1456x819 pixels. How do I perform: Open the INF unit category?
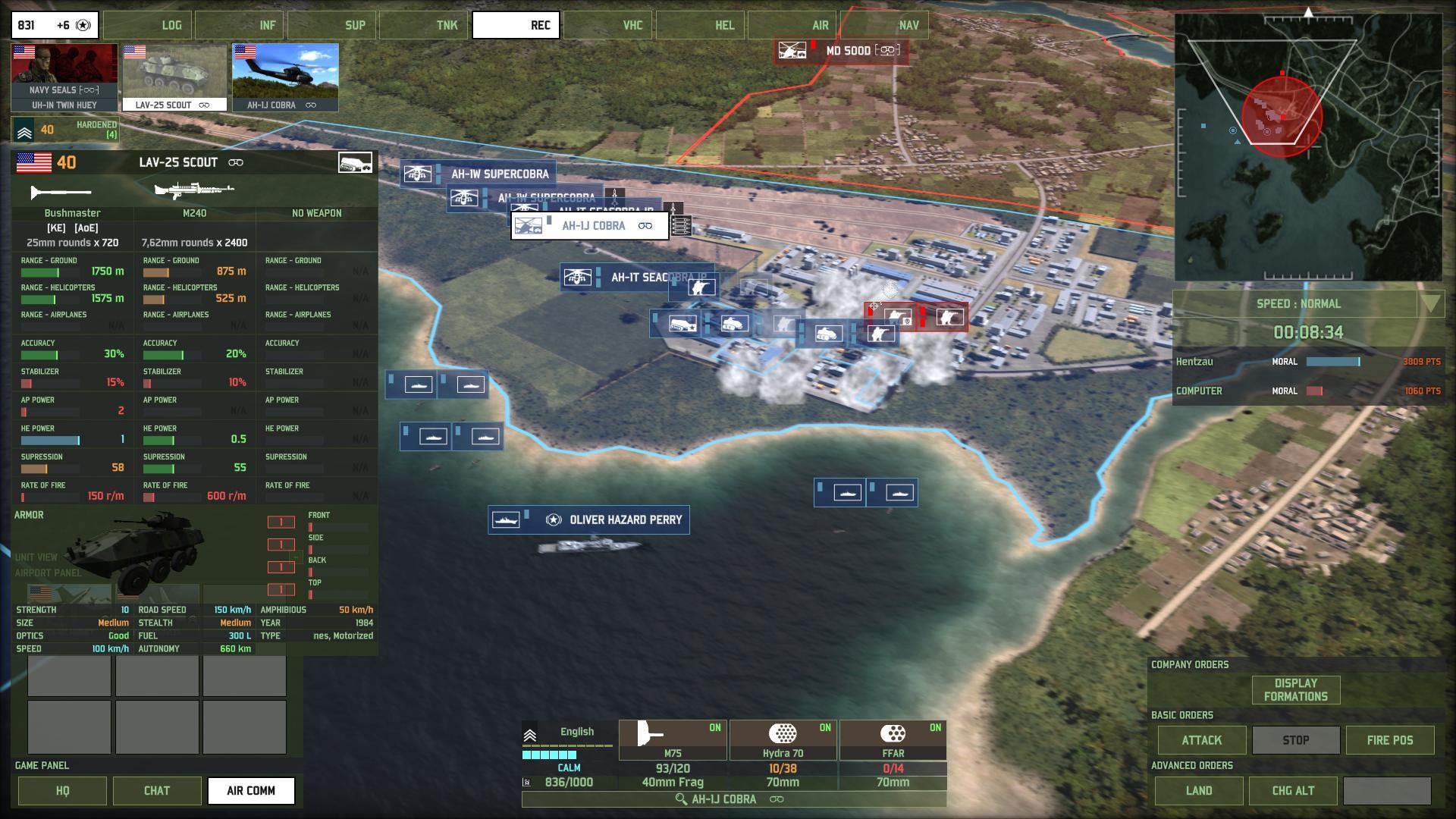[x=239, y=25]
